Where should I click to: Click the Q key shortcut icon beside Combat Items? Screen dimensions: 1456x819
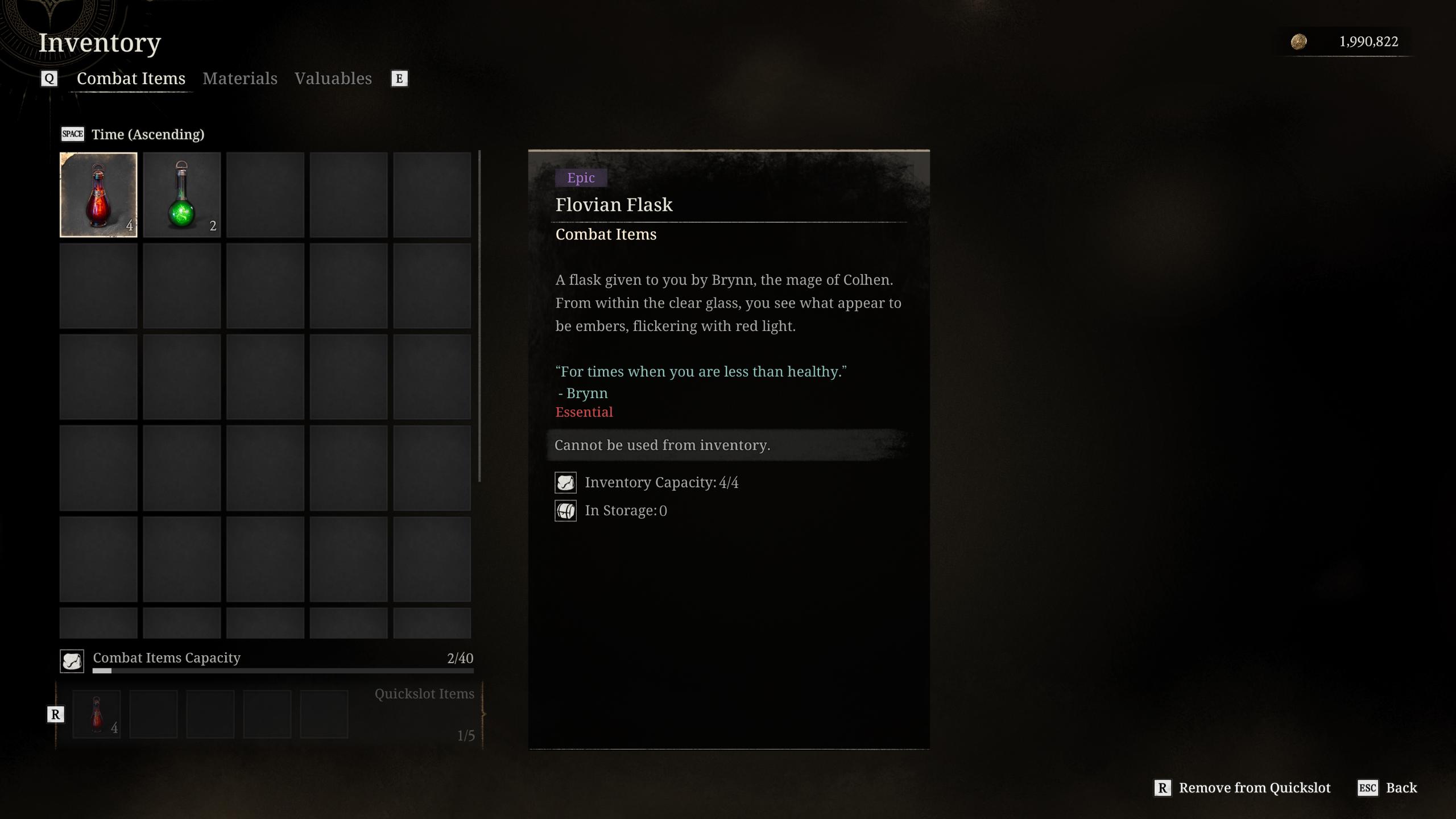tap(49, 78)
